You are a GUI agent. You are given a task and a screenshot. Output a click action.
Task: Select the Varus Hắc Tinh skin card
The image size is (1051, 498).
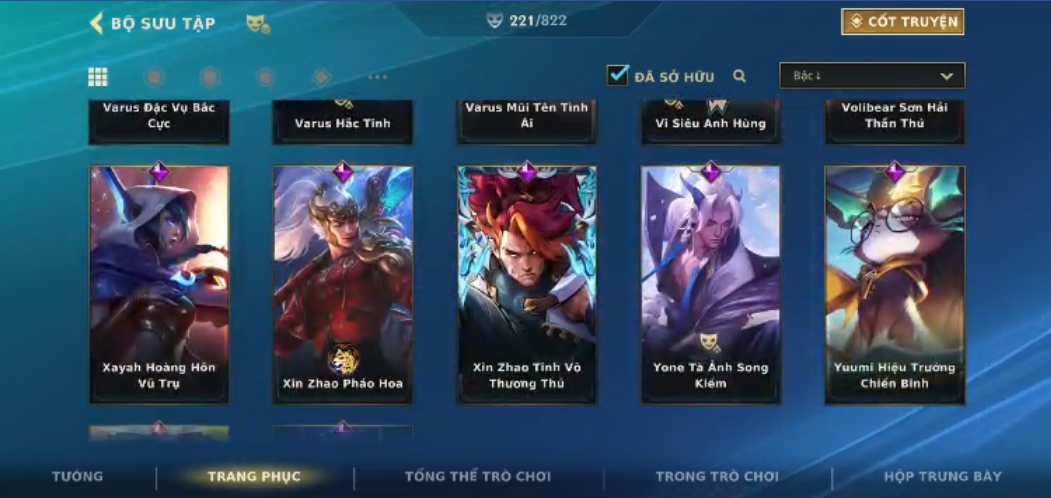(343, 122)
